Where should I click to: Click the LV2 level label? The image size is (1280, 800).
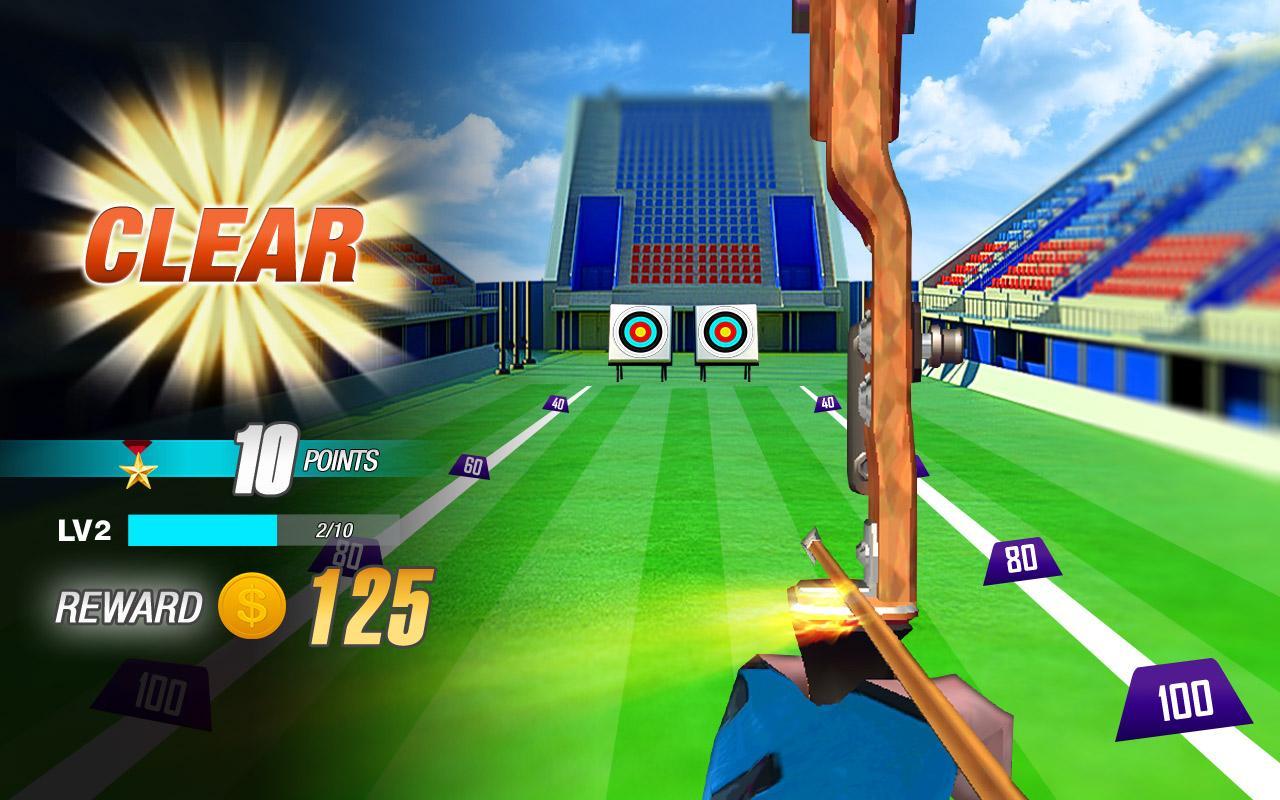(85, 530)
